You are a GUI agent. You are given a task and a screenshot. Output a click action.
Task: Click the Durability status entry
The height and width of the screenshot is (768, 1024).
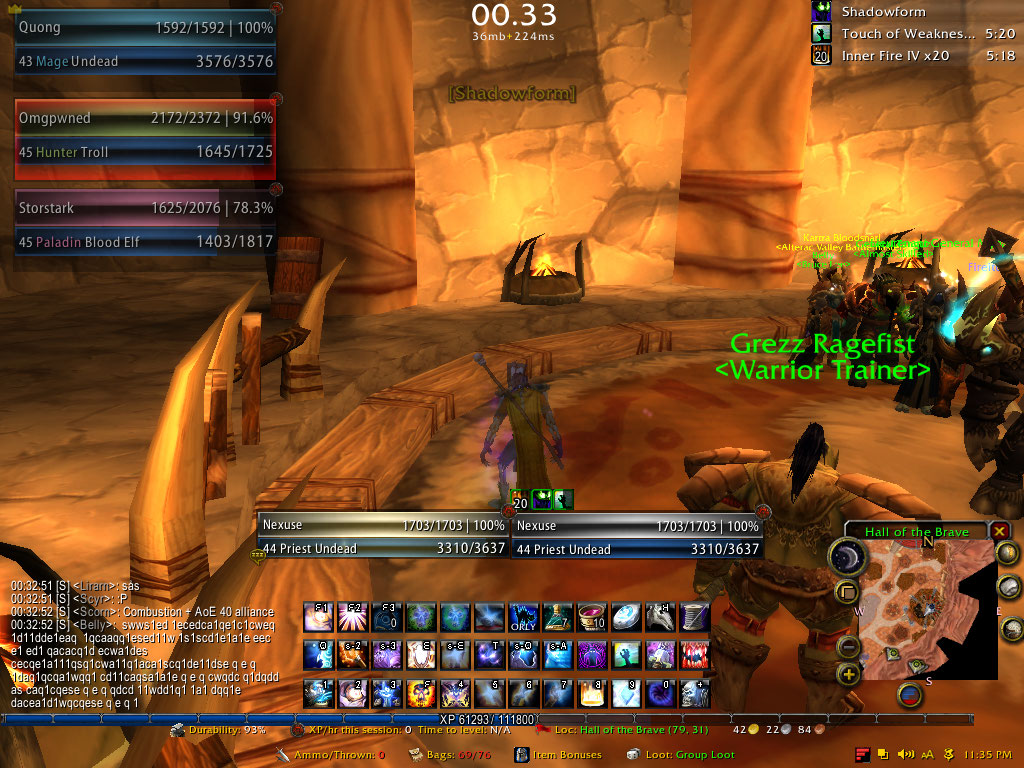(x=220, y=730)
